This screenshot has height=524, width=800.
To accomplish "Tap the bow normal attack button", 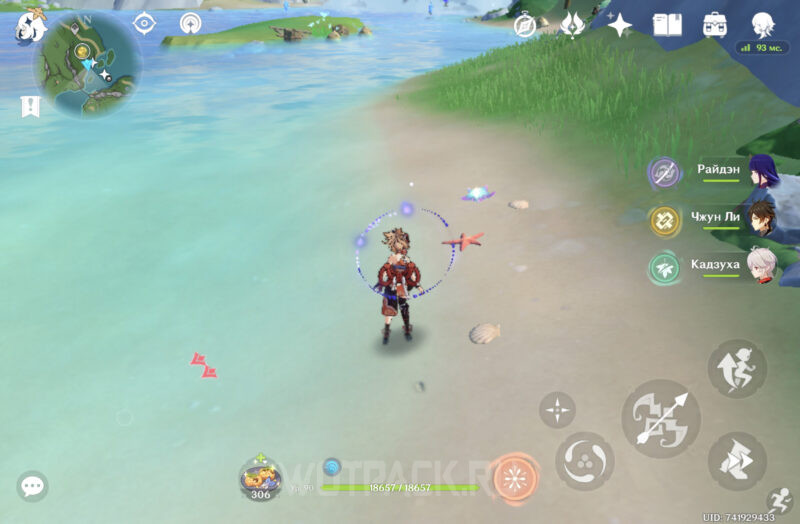I will coord(657,416).
